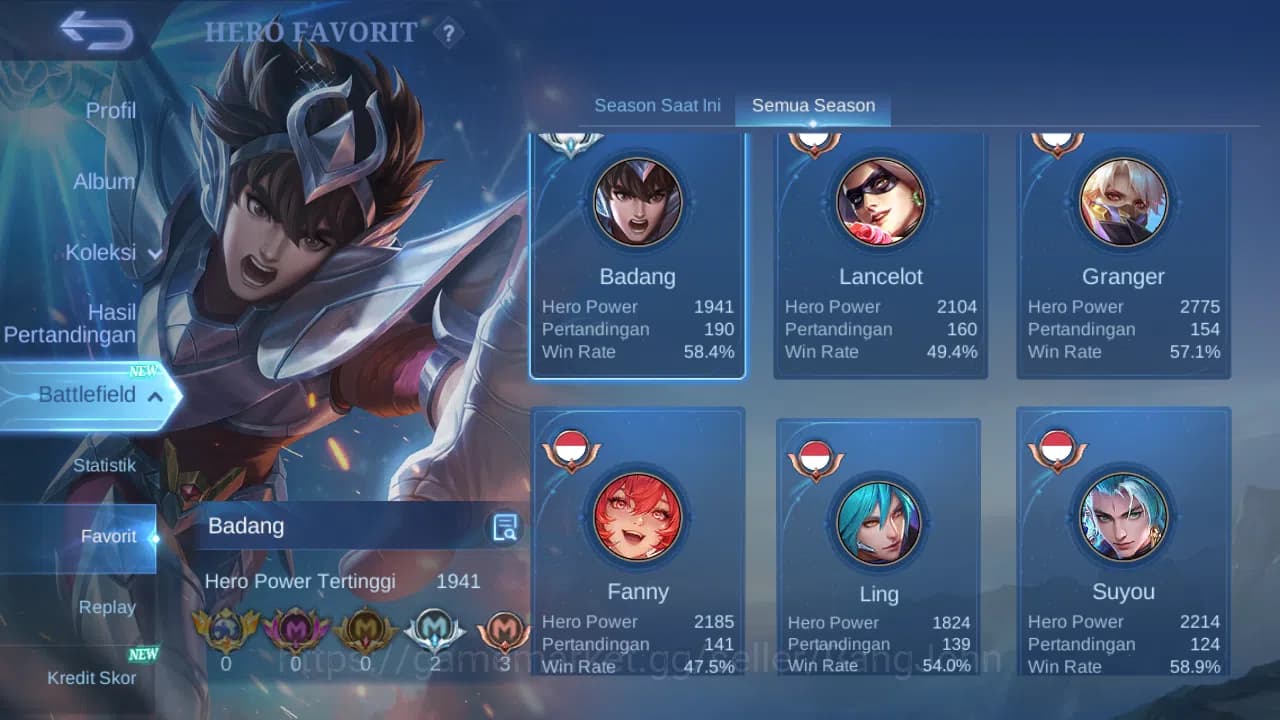Open Granger's hero portrait thumbnail
Image resolution: width=1280 pixels, height=720 pixels.
coord(1124,201)
